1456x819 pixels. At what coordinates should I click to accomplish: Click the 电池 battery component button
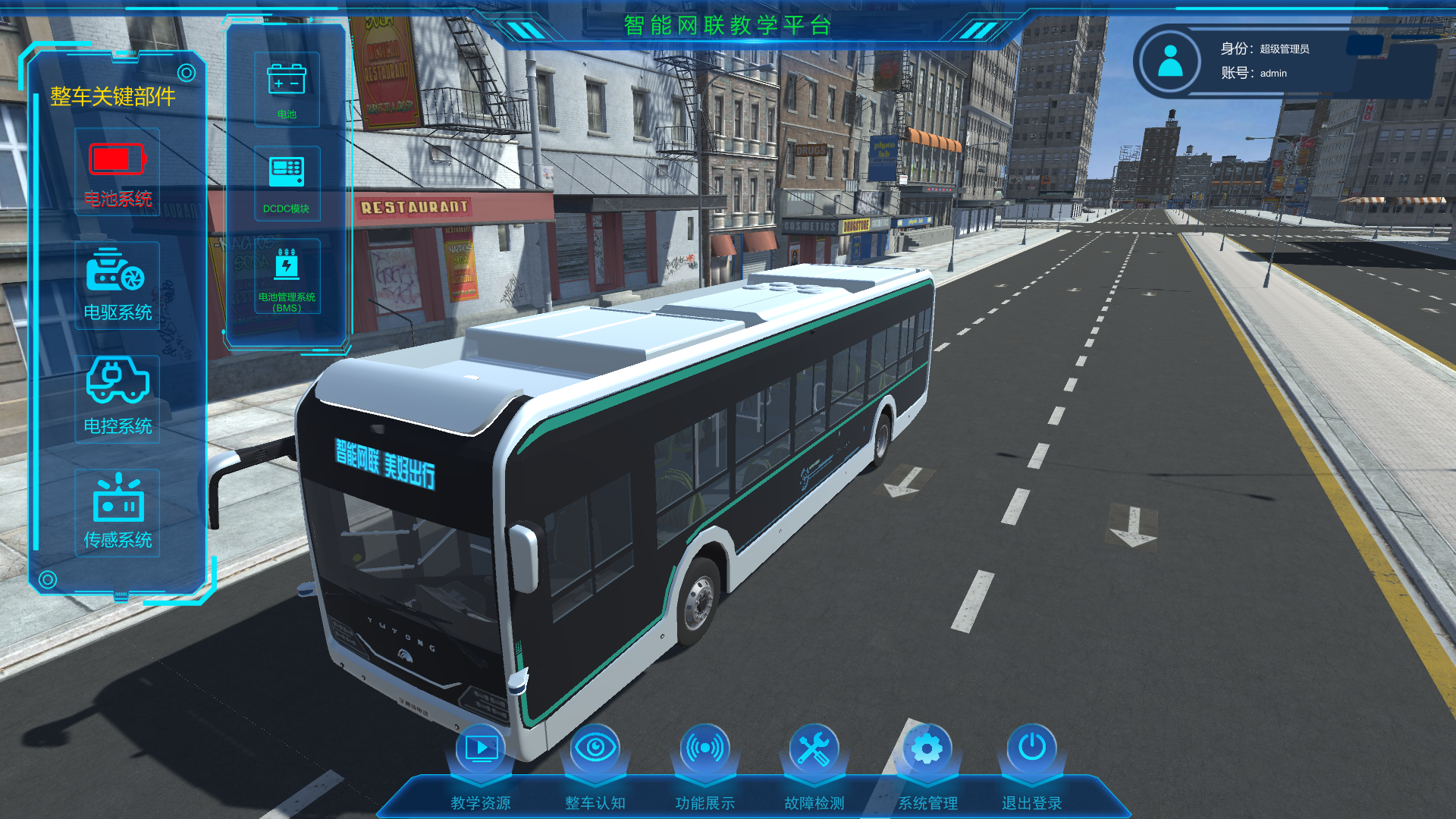pos(287,89)
